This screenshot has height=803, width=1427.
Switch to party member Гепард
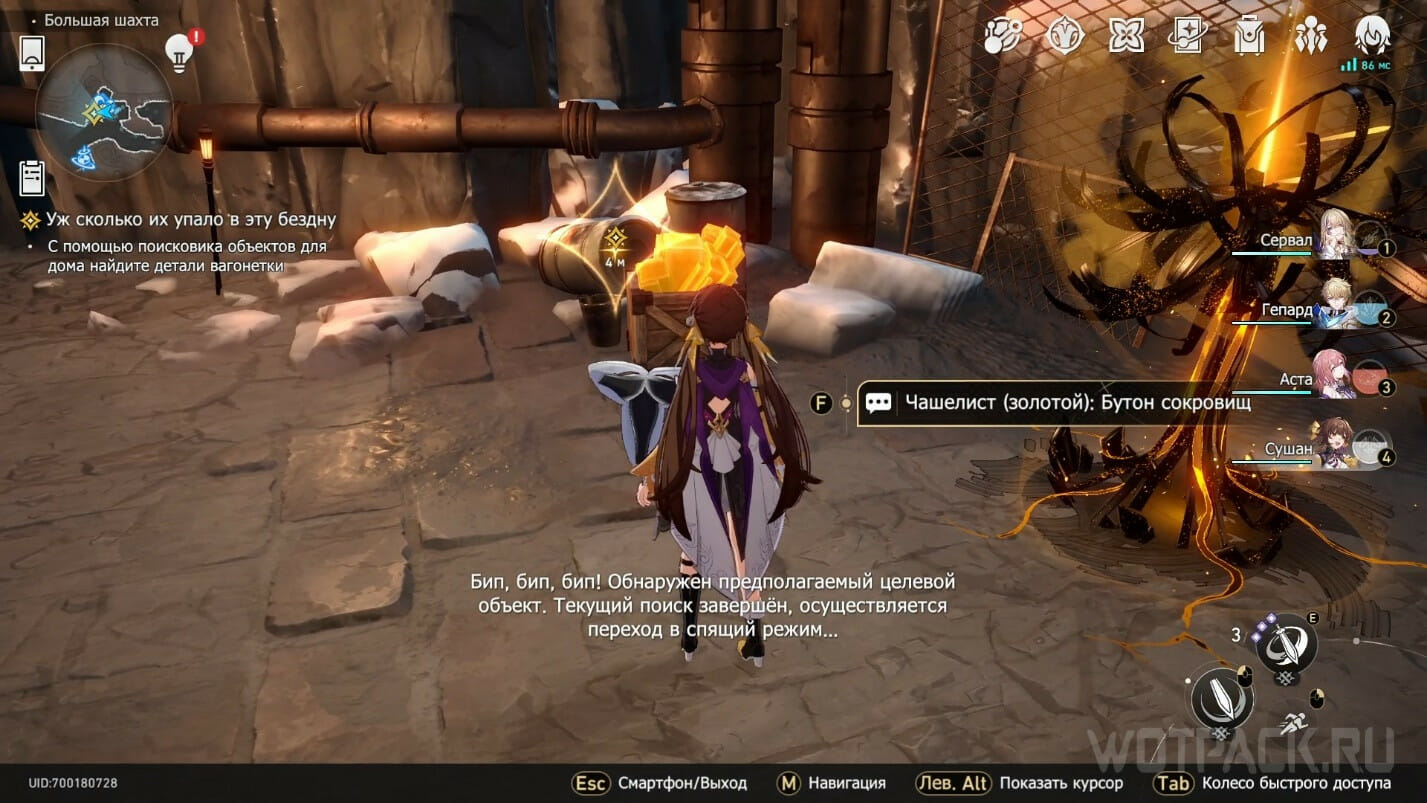(1337, 305)
